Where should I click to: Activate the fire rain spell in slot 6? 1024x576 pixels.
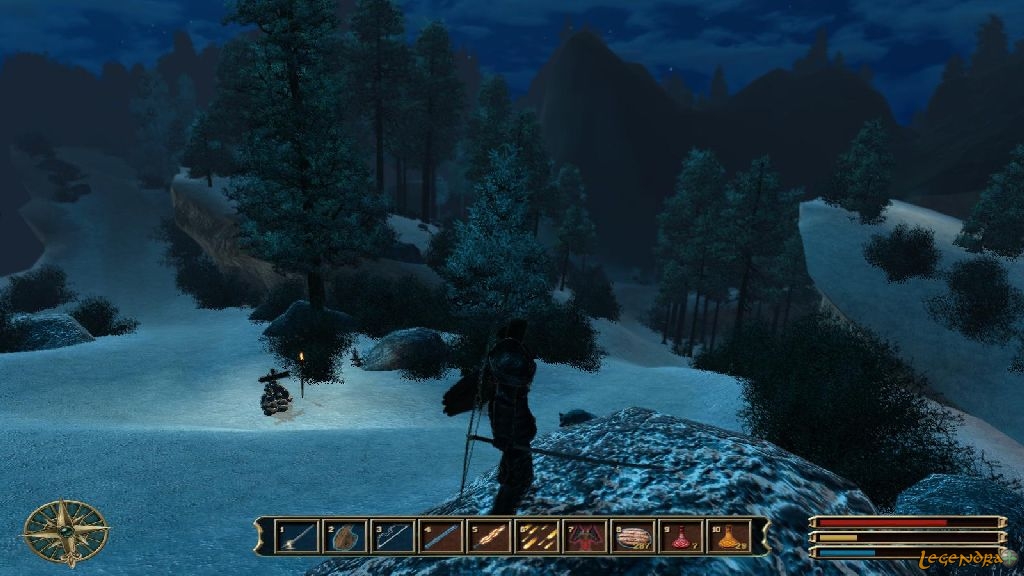[x=537, y=537]
